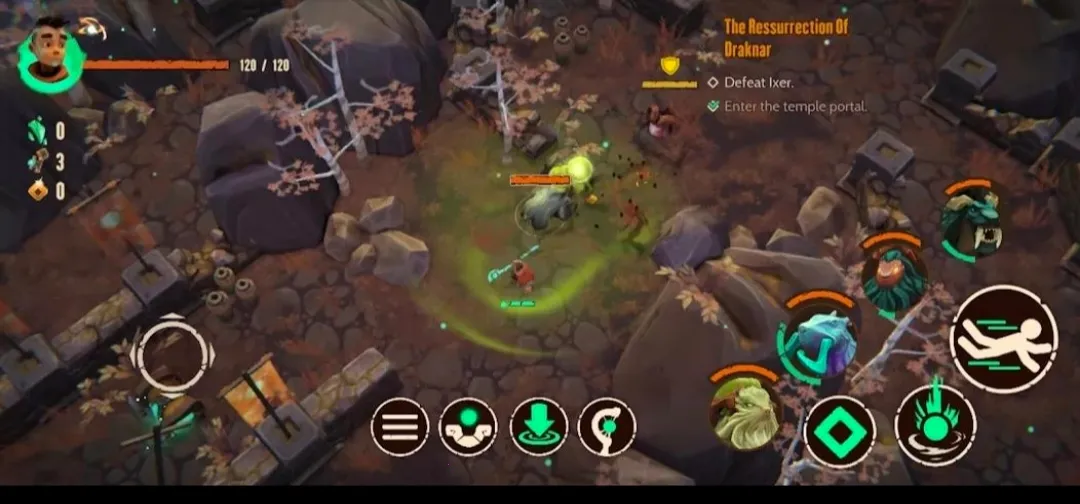The height and width of the screenshot is (504, 1080).
Task: Select the blue crystal bear spirit
Action: point(818,336)
